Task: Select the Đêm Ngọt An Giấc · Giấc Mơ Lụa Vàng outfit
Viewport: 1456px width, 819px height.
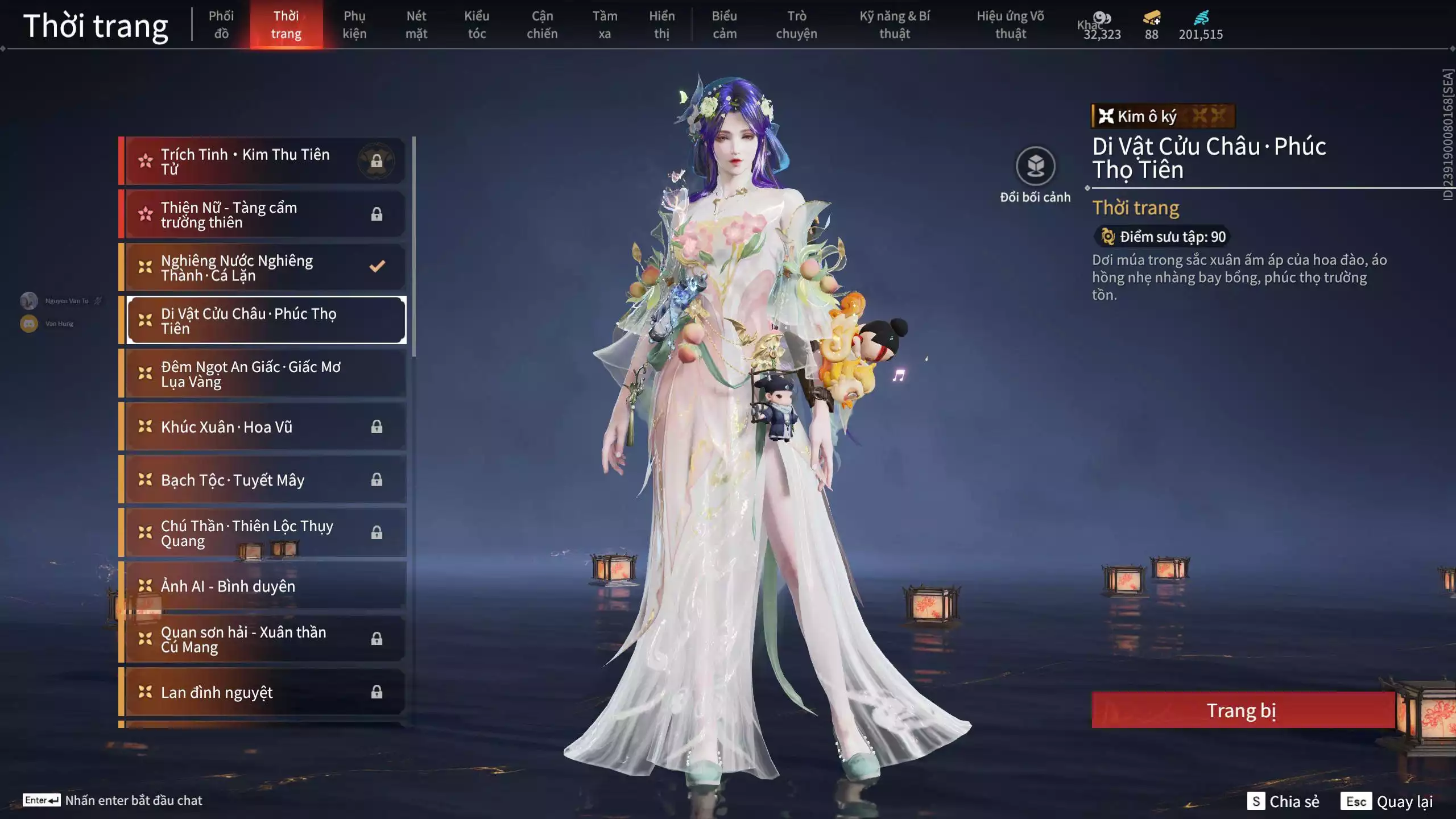Action: (x=262, y=374)
